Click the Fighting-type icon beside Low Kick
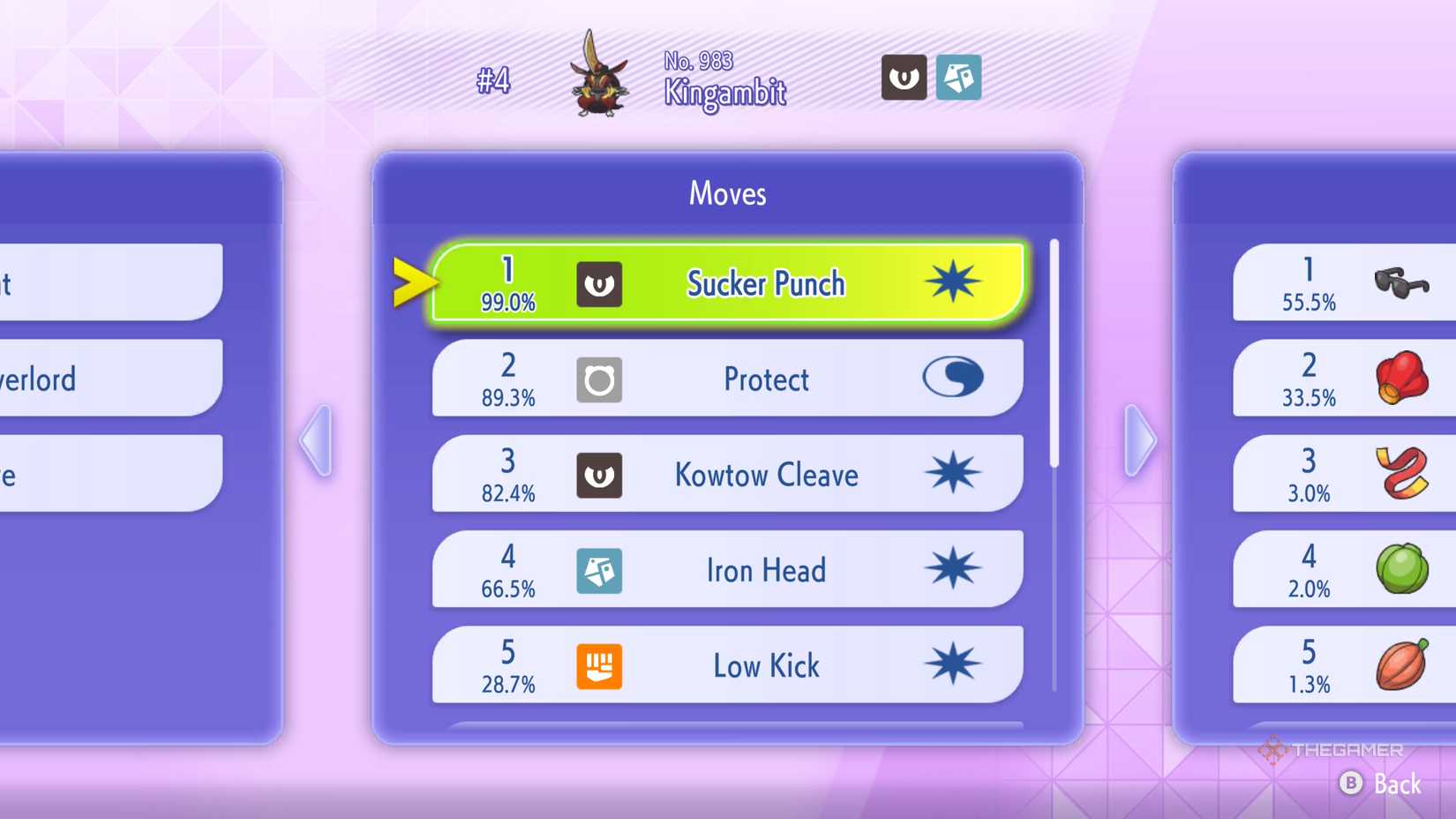 (600, 666)
